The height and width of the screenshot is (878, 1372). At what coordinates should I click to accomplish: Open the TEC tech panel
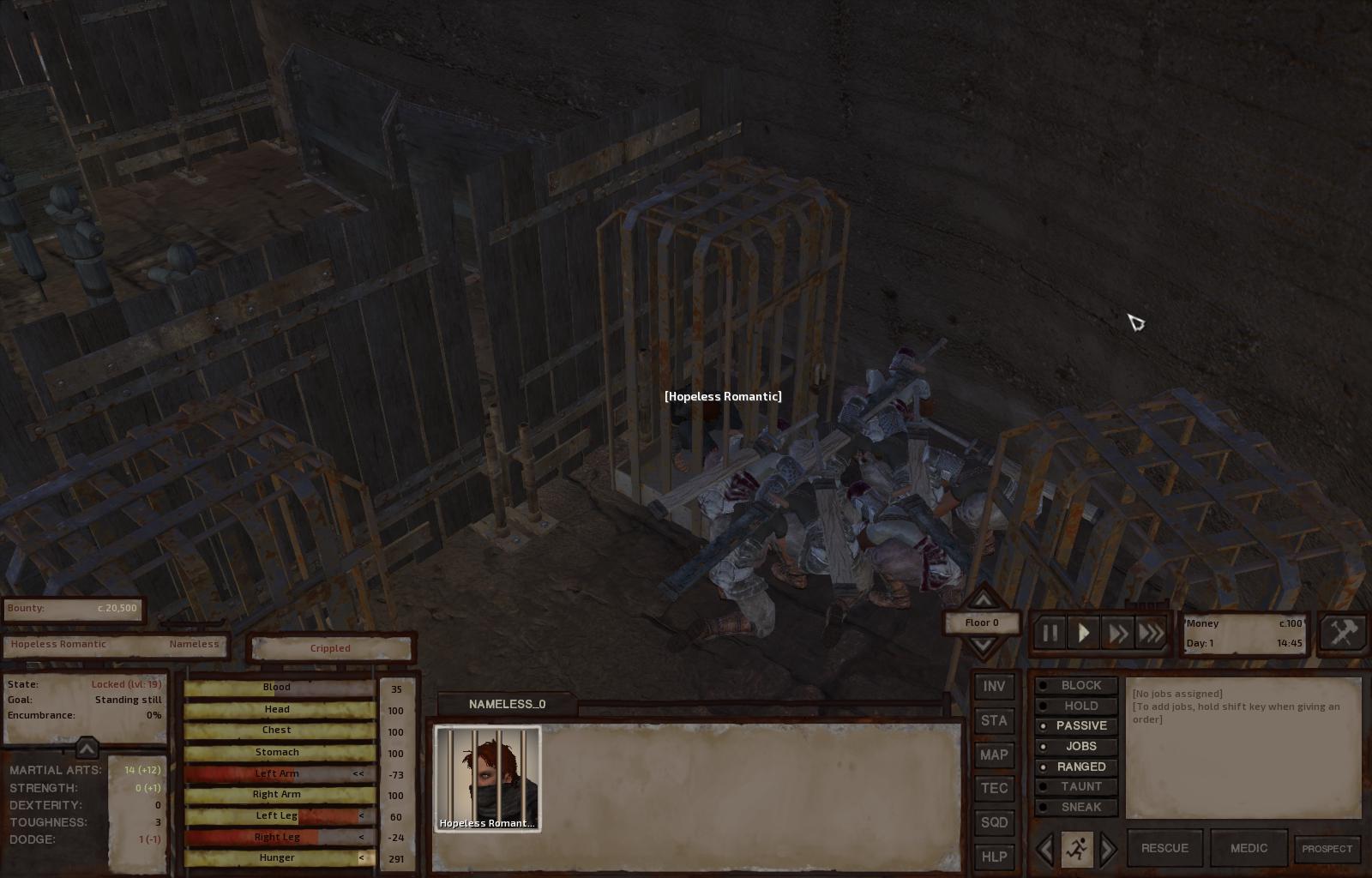point(994,789)
